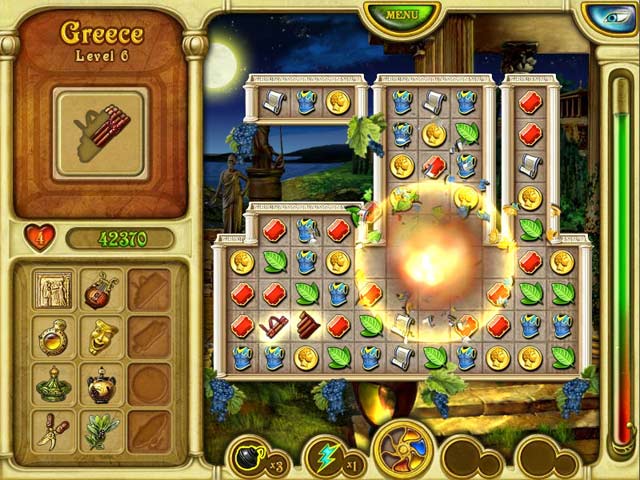Image resolution: width=640 pixels, height=480 pixels.
Task: Select the dynamite piece tile on the board
Action: [274, 325]
